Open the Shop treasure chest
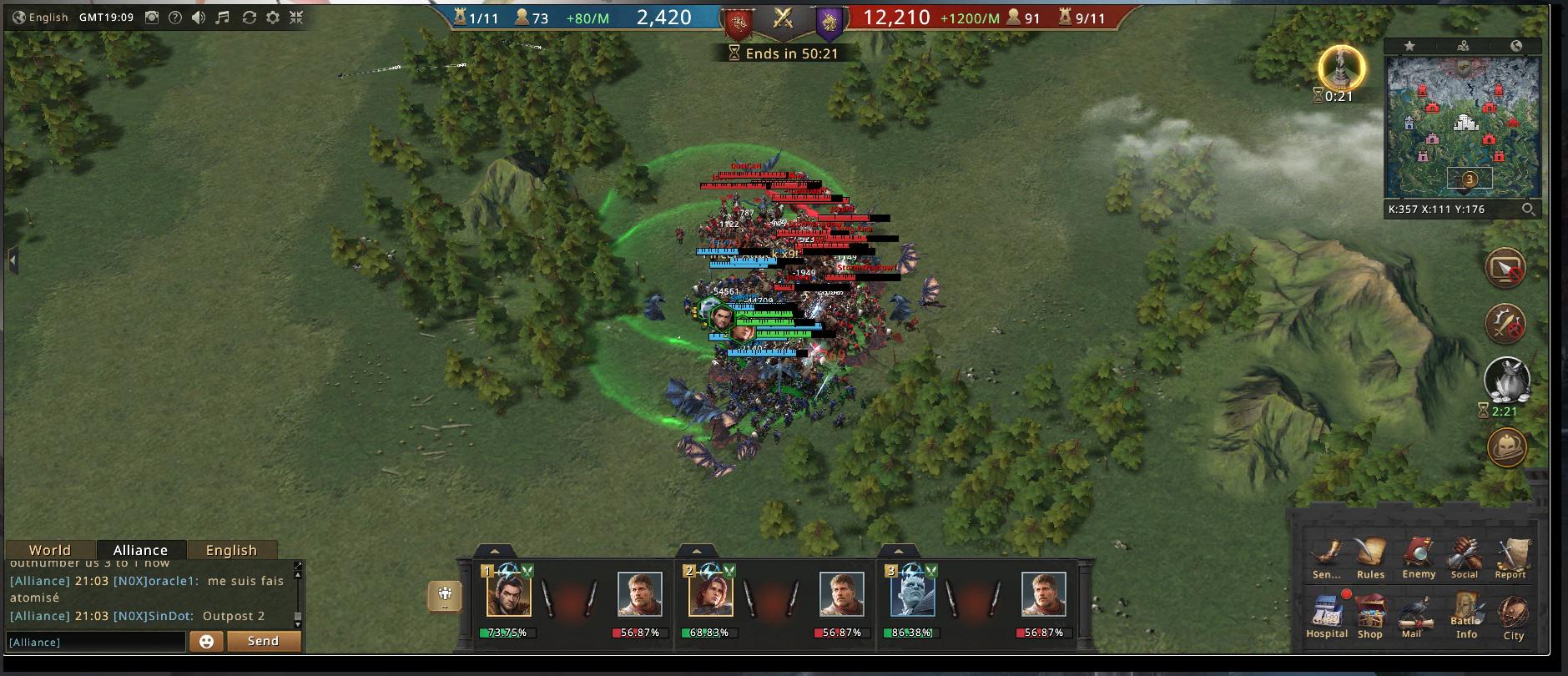The image size is (1568, 676). 1370,614
